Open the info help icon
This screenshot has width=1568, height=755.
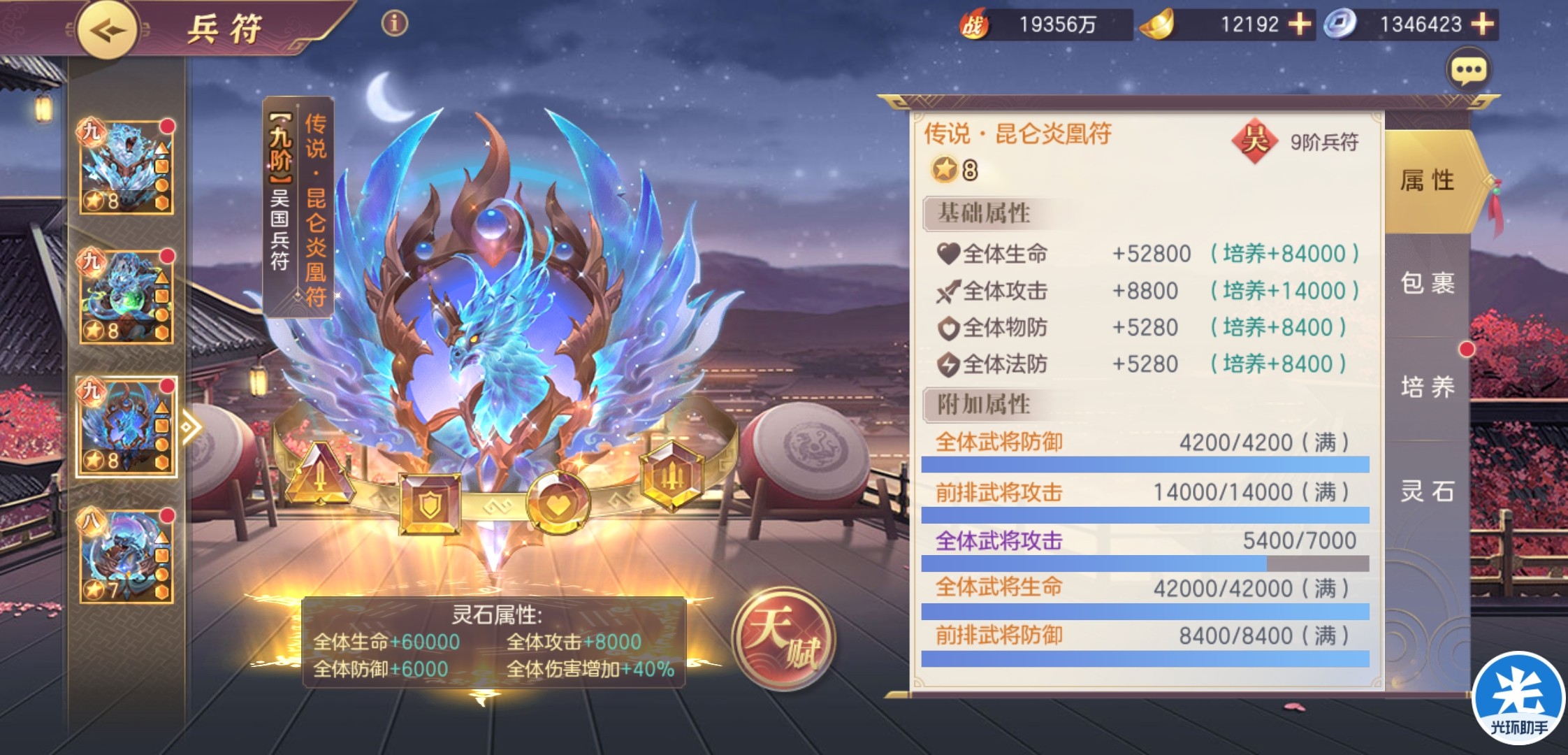[x=394, y=24]
